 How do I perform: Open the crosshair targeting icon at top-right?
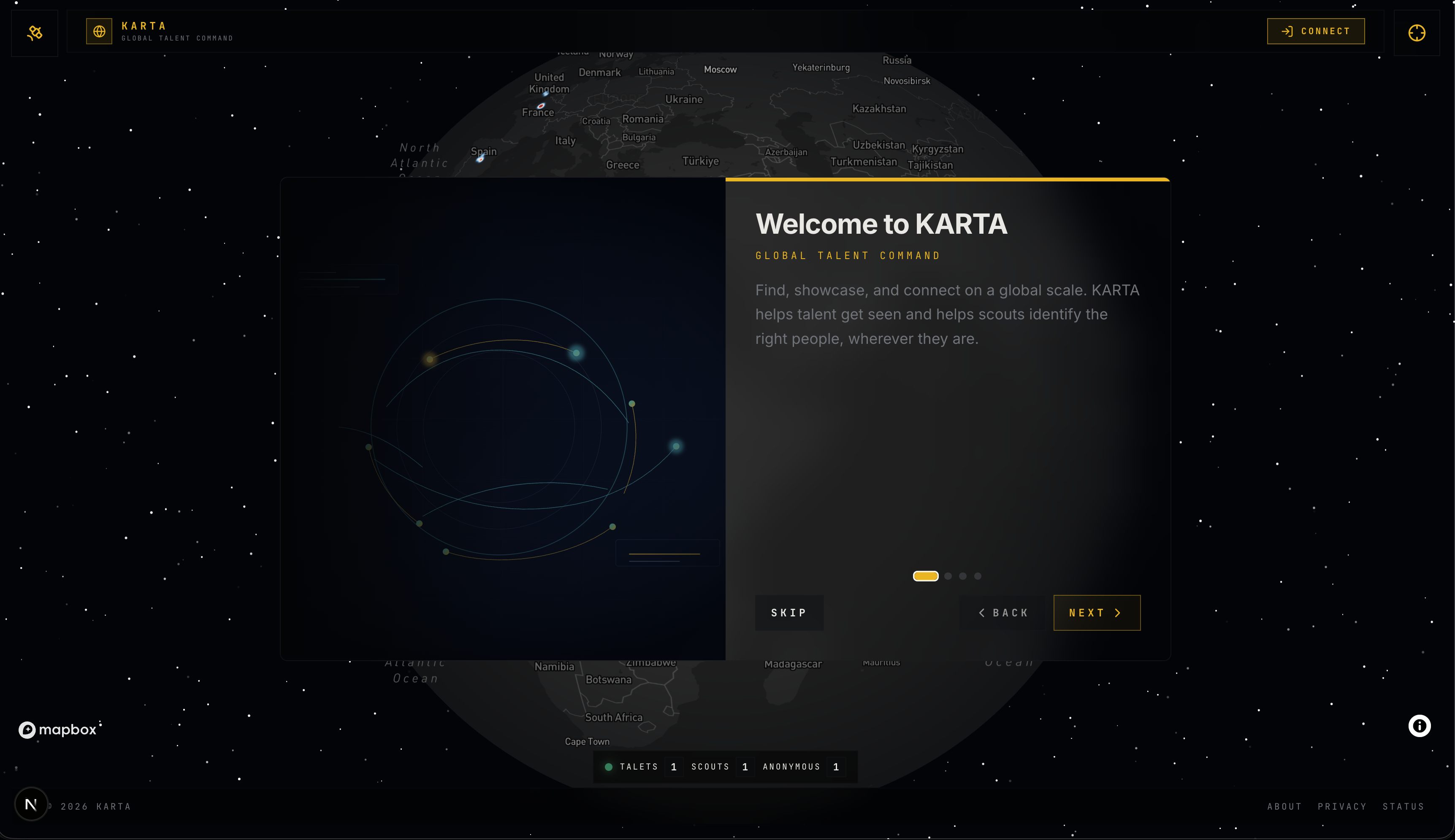click(1417, 33)
